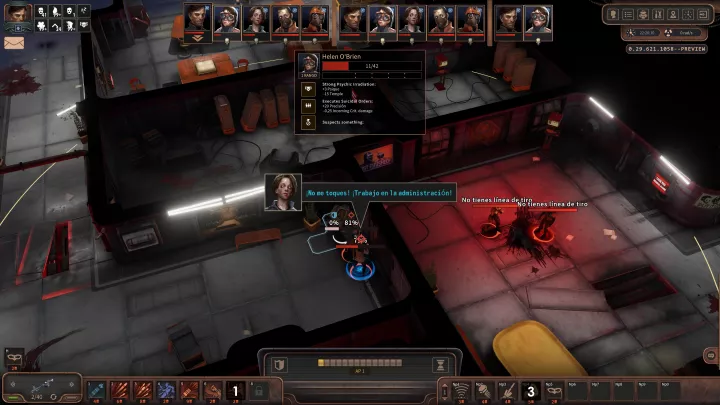The height and width of the screenshot is (405, 720).
Task: Select ability hotbar slot numbered 1
Action: pos(236,391)
